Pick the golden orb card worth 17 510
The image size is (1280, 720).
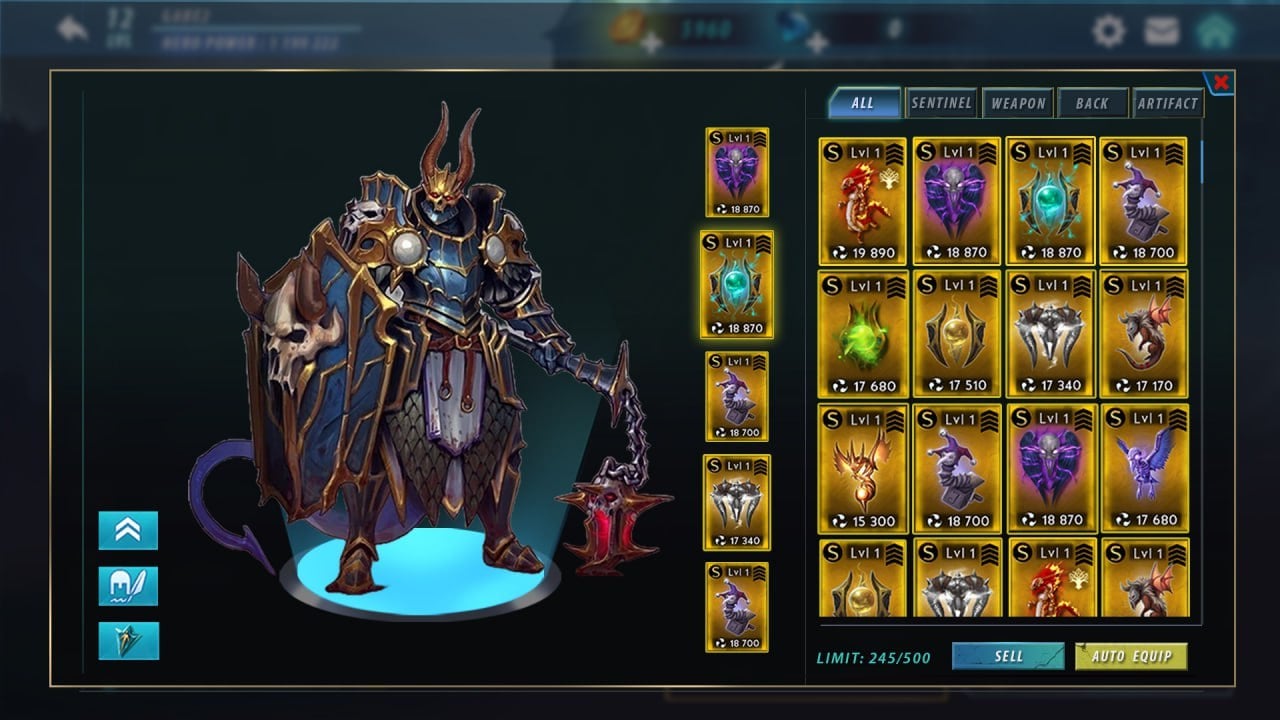point(957,334)
